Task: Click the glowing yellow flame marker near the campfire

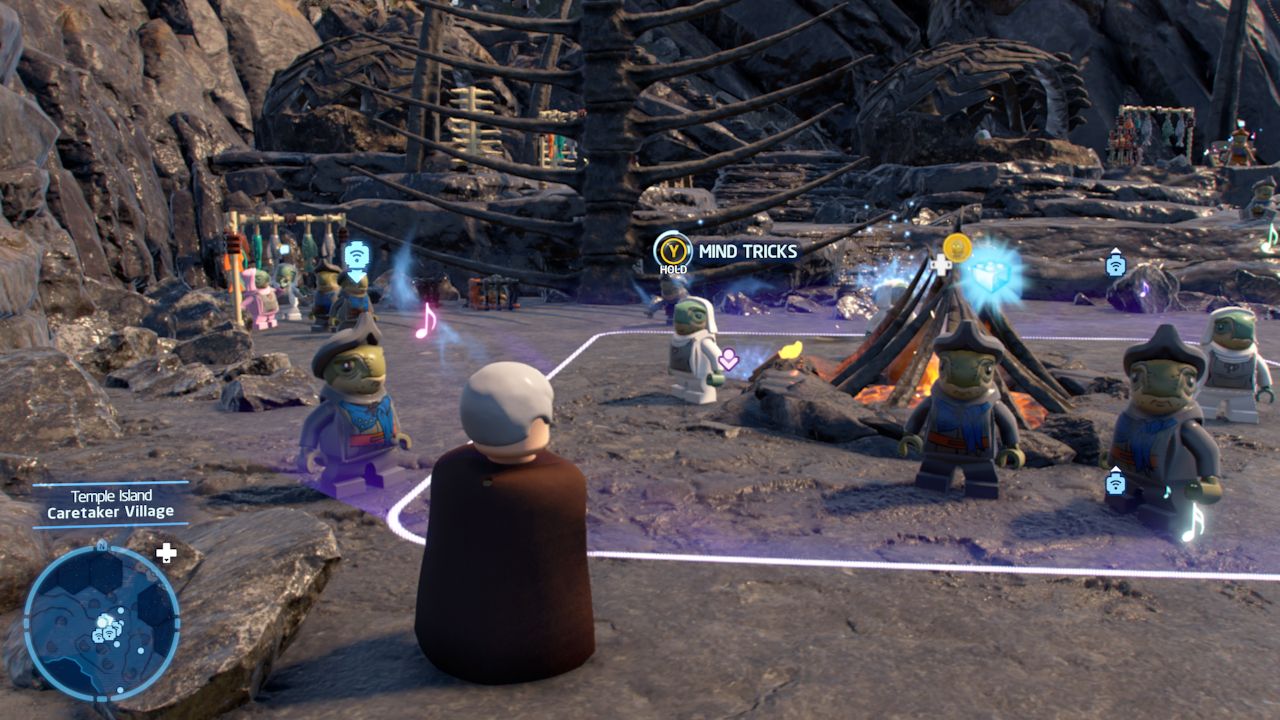Action: click(792, 349)
